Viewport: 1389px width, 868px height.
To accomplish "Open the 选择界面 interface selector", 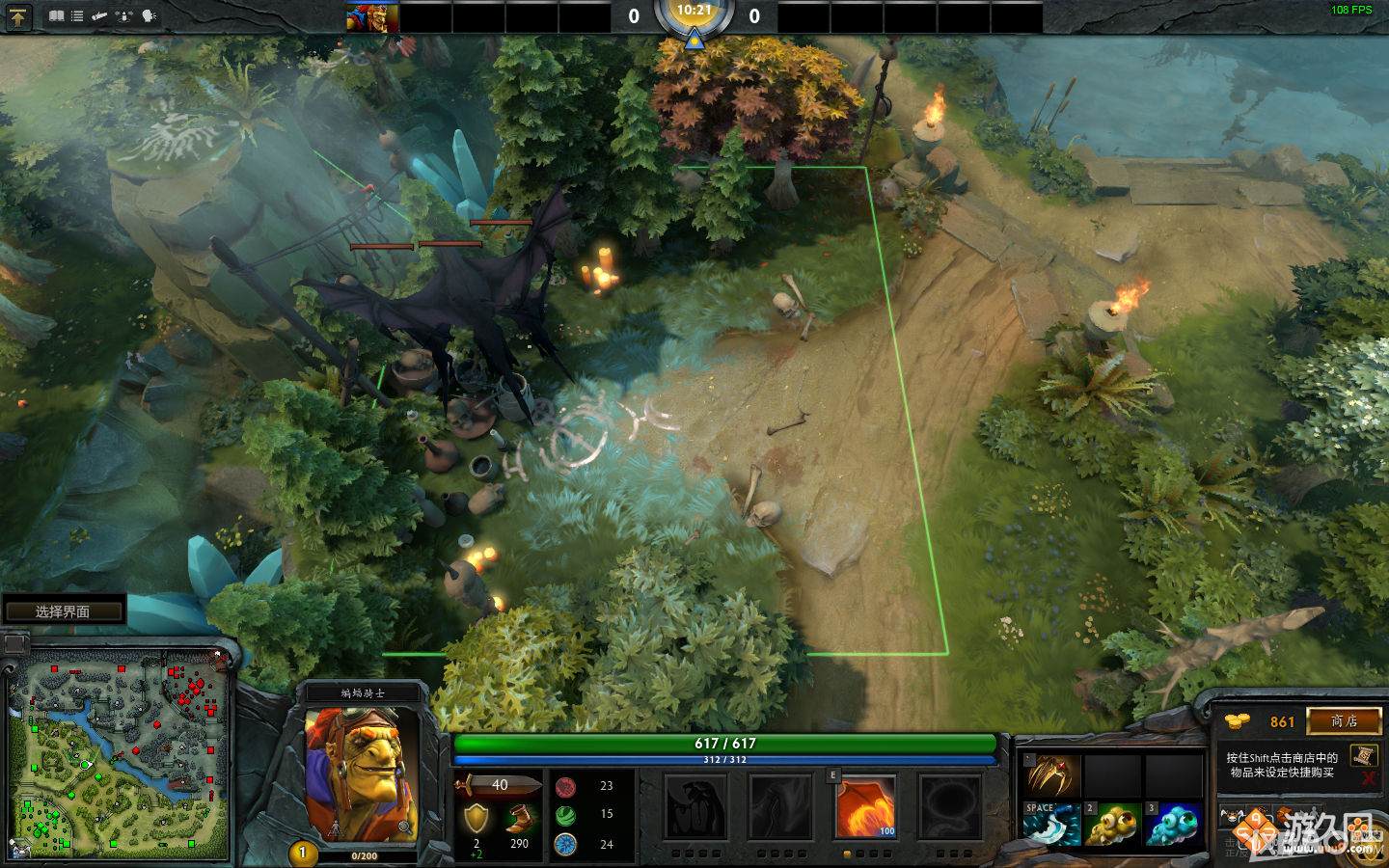I will click(x=64, y=610).
